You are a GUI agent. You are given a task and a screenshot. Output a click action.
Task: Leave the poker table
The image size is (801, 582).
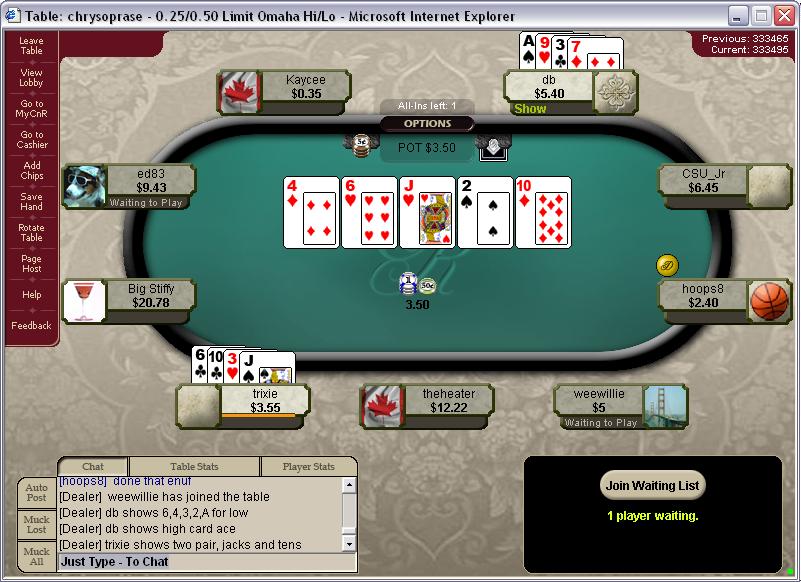tap(31, 45)
